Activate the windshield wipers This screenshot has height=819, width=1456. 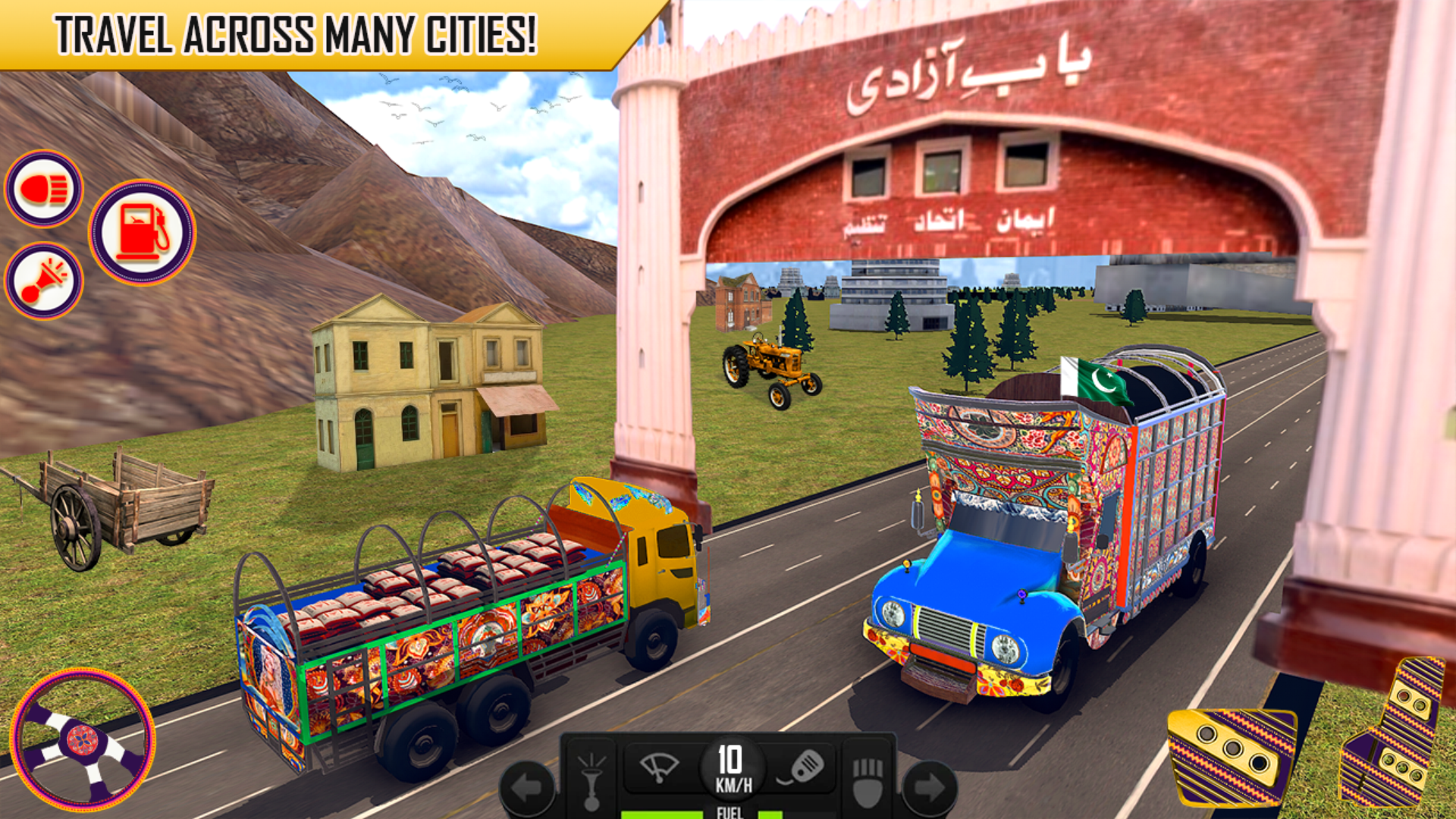(x=658, y=767)
